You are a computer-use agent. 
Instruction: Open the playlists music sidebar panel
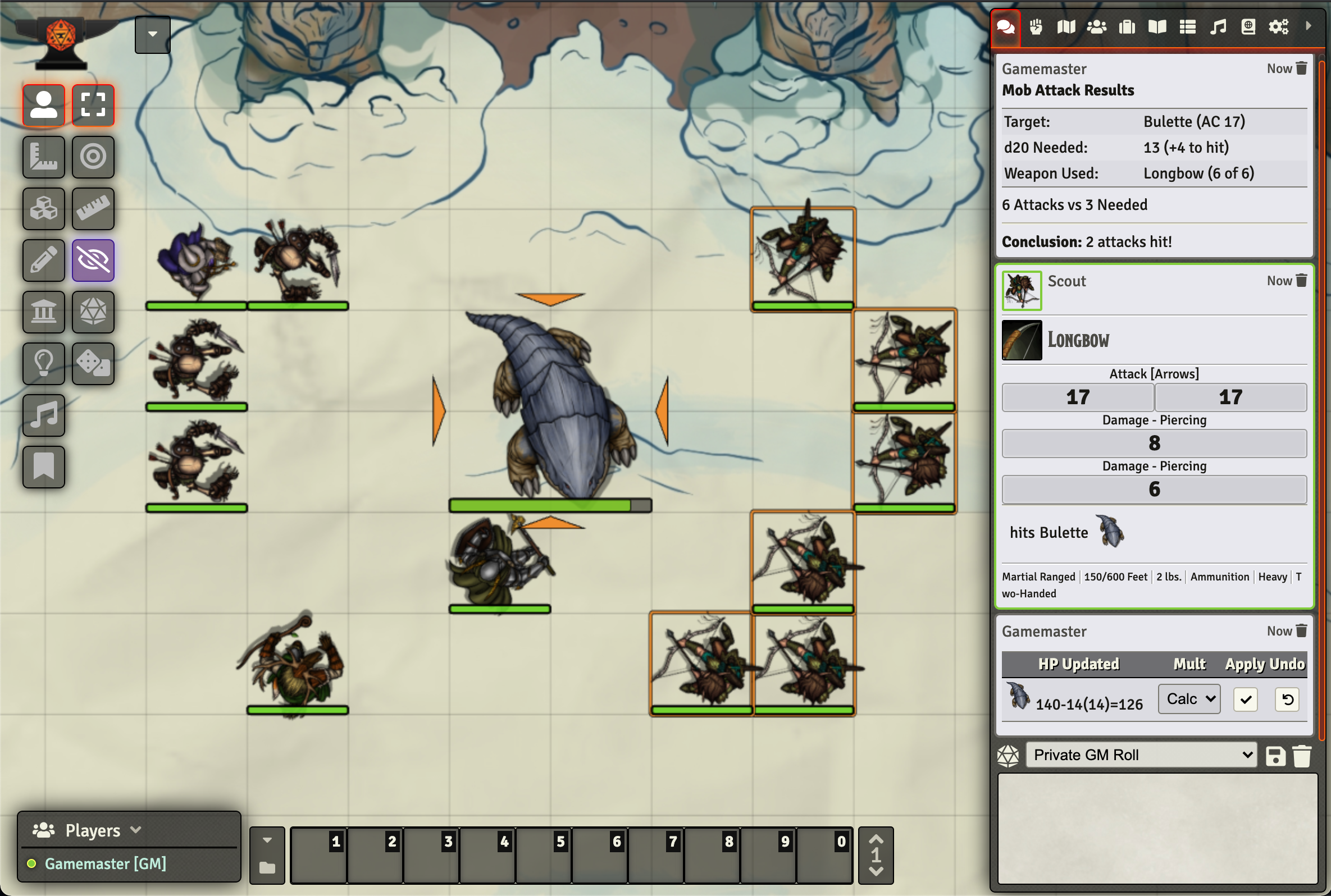[1218, 26]
